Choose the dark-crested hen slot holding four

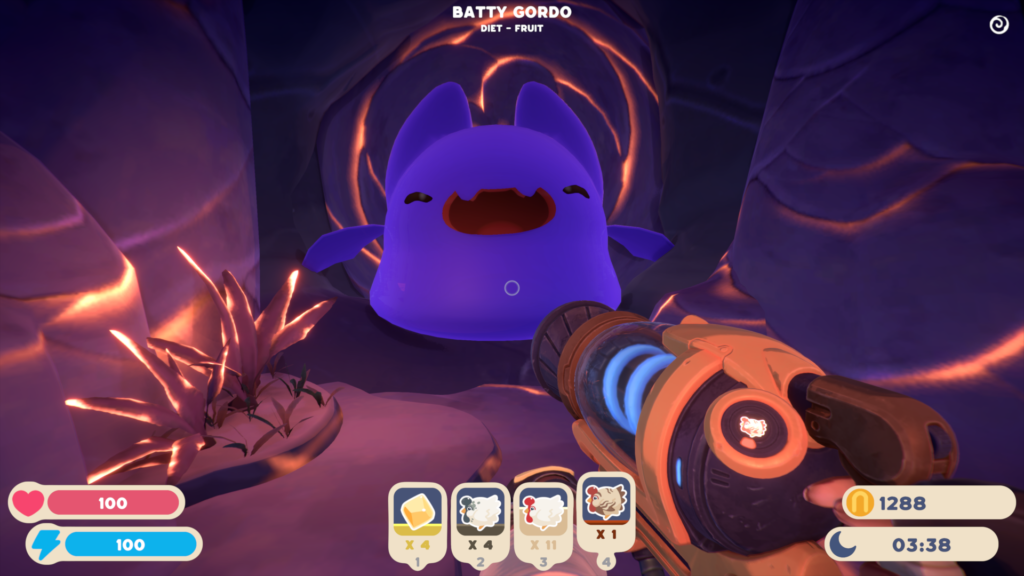[479, 520]
